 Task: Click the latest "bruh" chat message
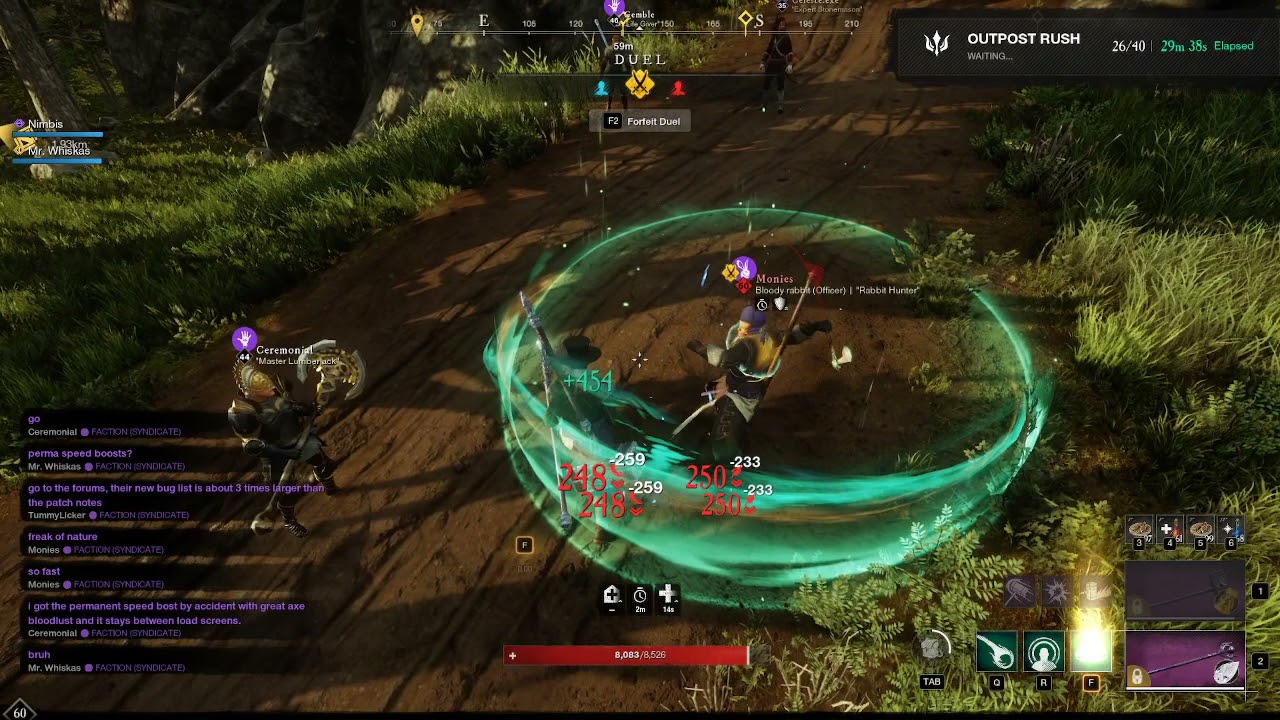[x=39, y=655]
